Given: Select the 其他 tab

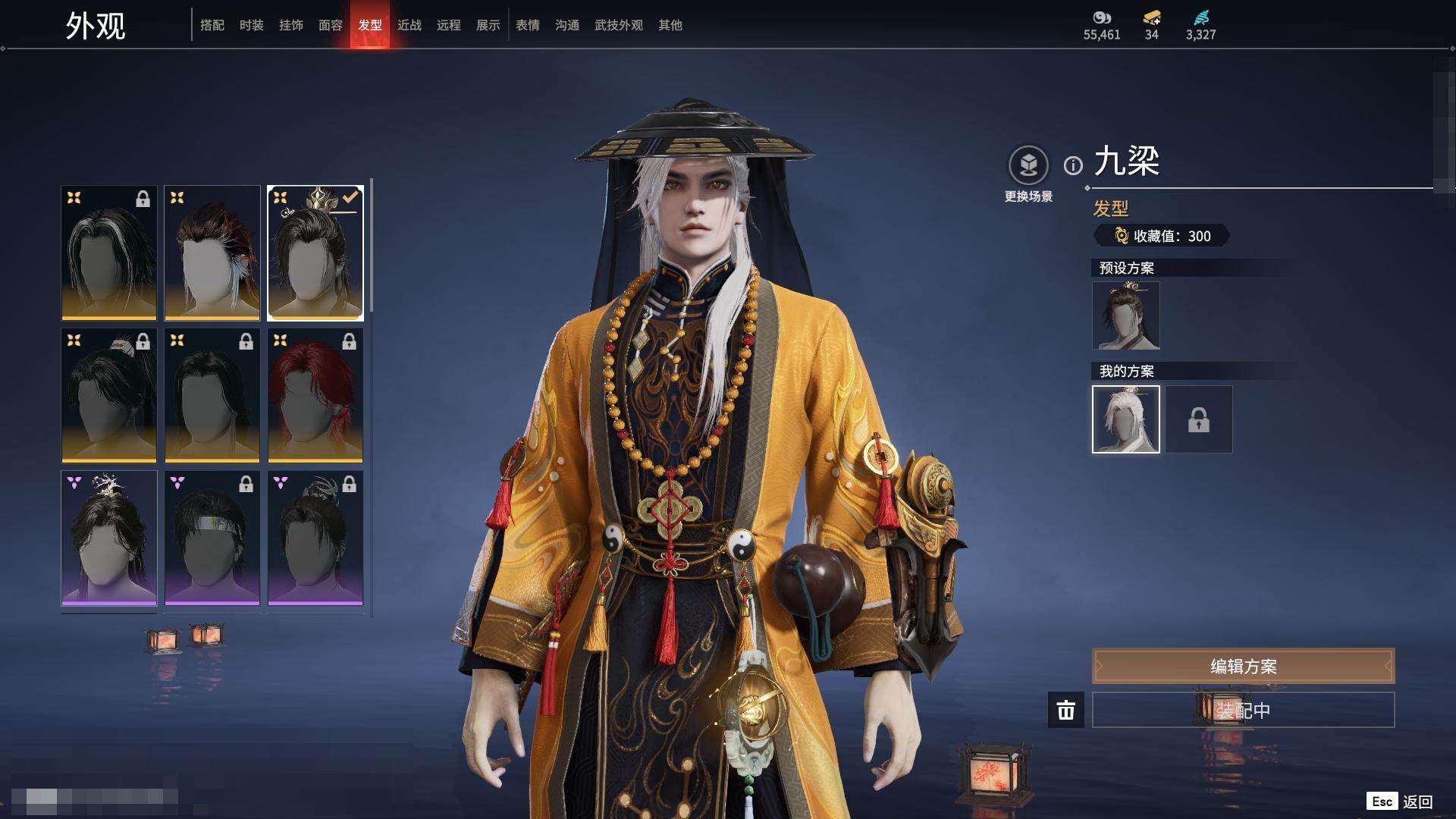Looking at the screenshot, I should tap(670, 25).
